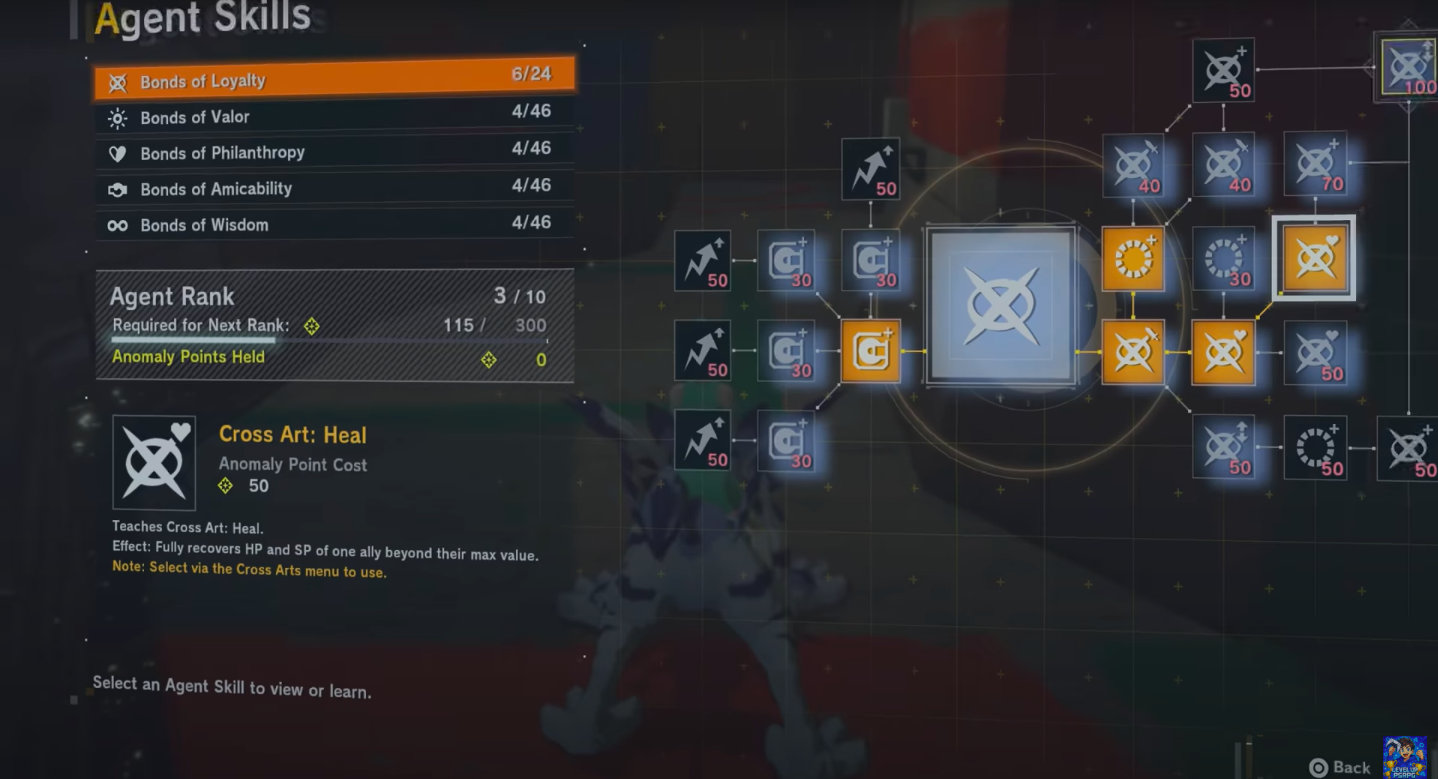The width and height of the screenshot is (1438, 779).
Task: Click the highlighted Cross Art: Heal node
Action: coord(1314,258)
